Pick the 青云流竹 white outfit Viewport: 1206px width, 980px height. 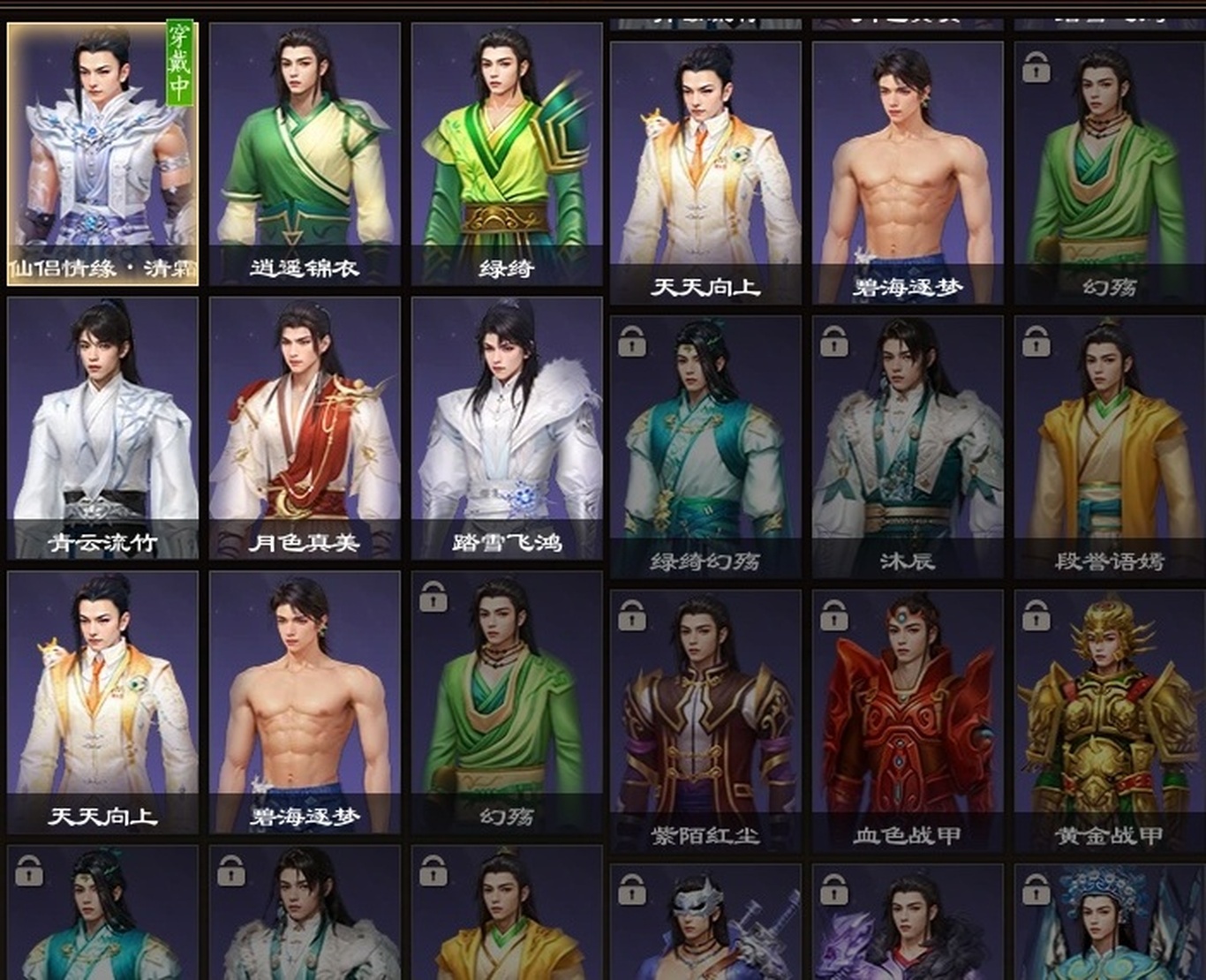coord(102,428)
